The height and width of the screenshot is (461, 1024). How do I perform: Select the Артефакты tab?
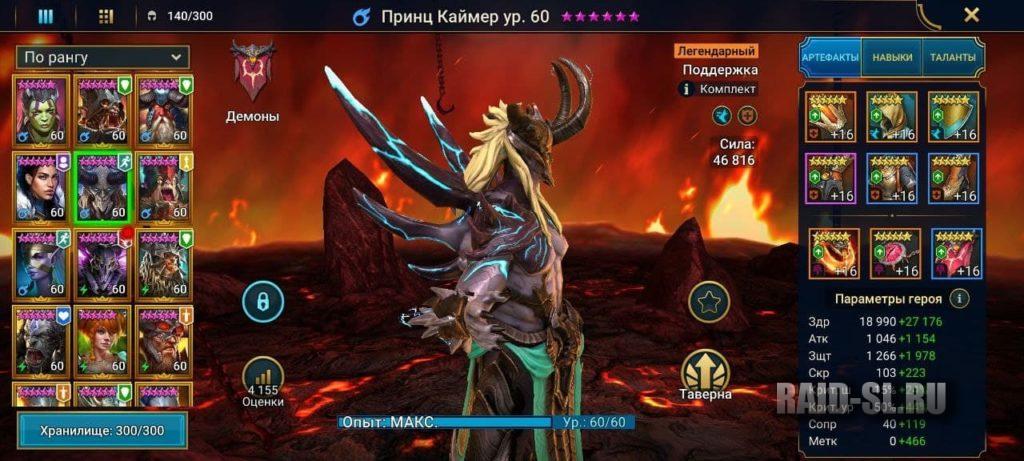pyautogui.click(x=830, y=58)
